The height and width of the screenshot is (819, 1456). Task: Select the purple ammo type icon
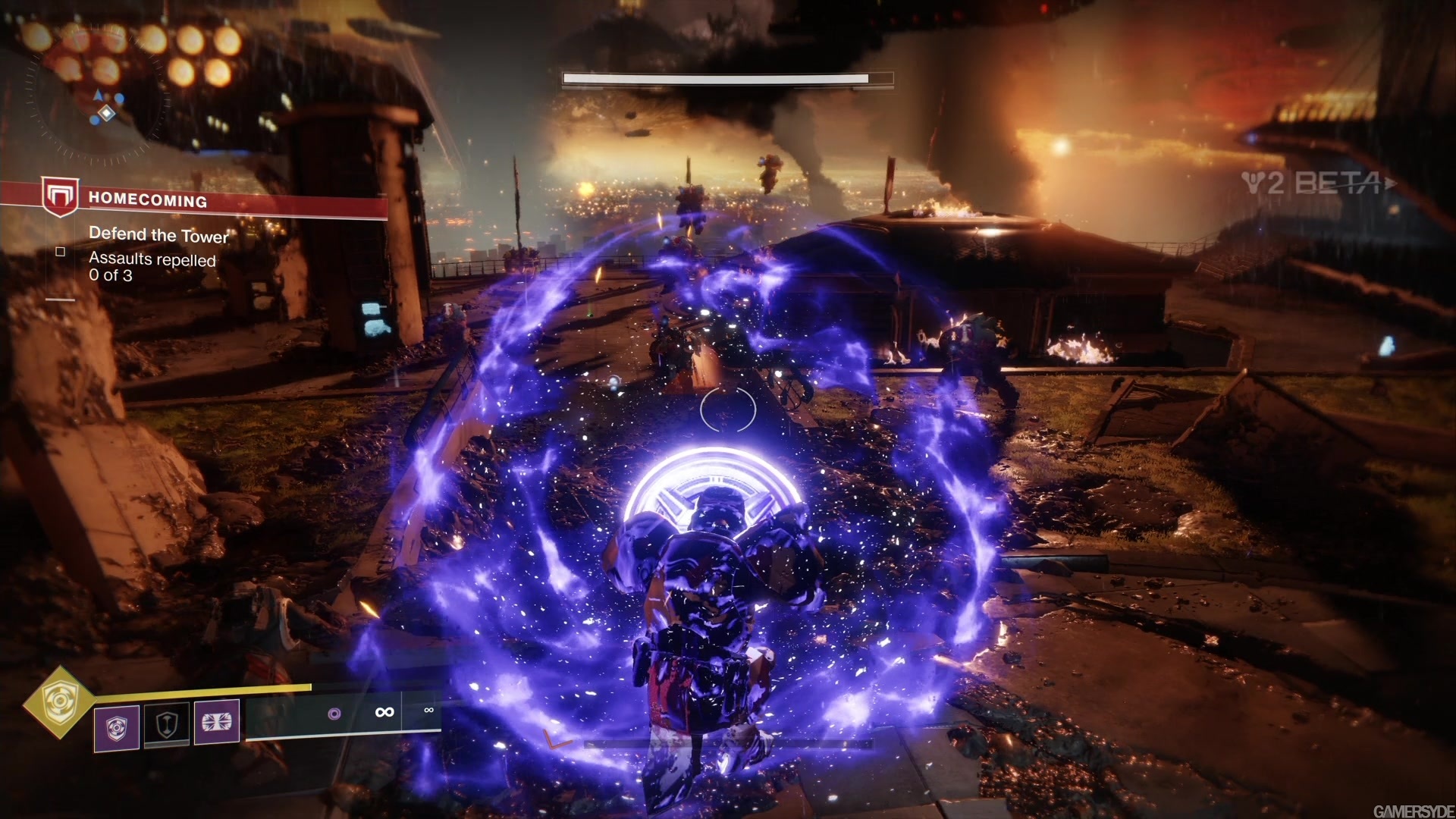pos(336,713)
